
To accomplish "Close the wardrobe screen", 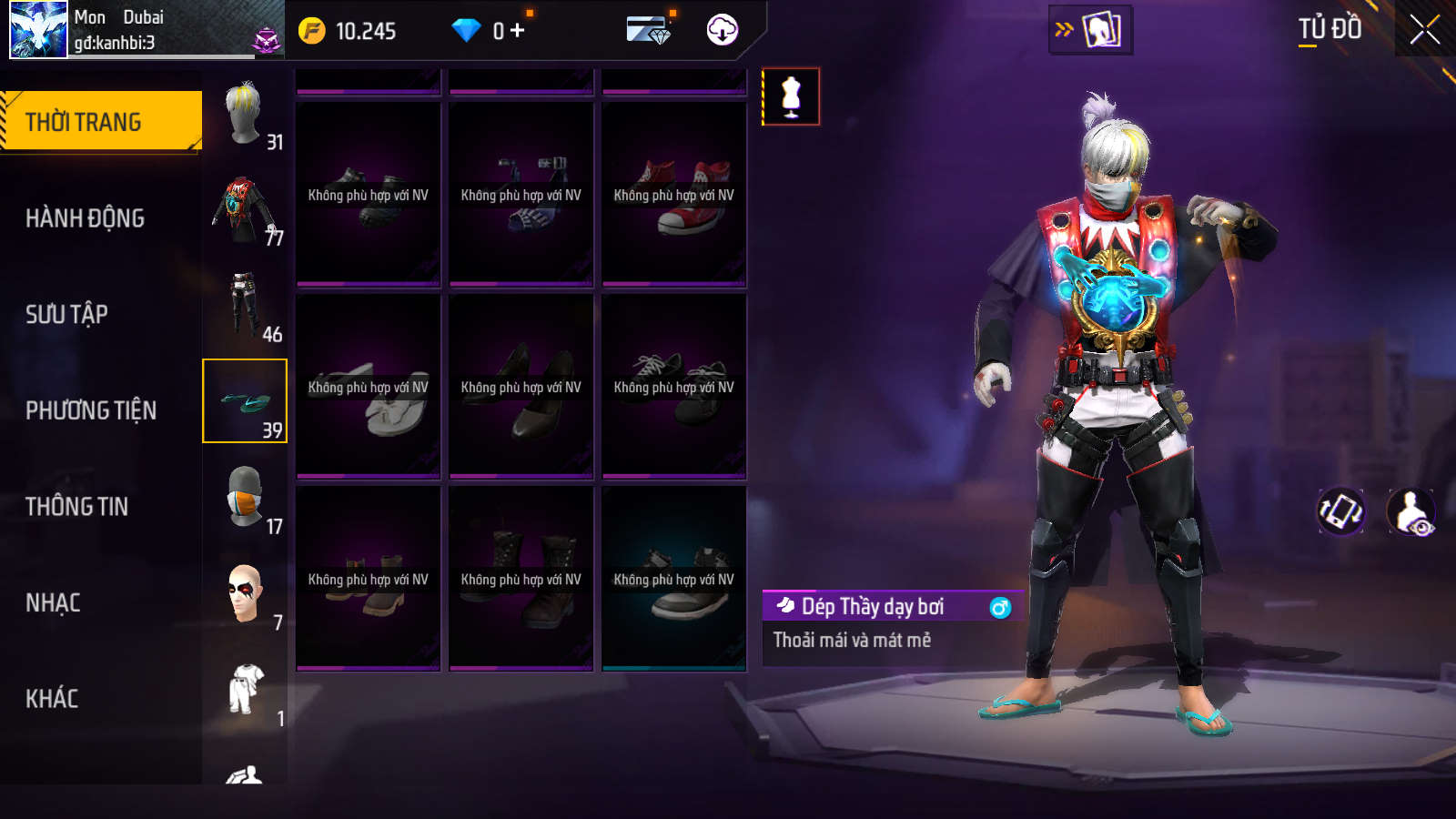I will click(1424, 30).
